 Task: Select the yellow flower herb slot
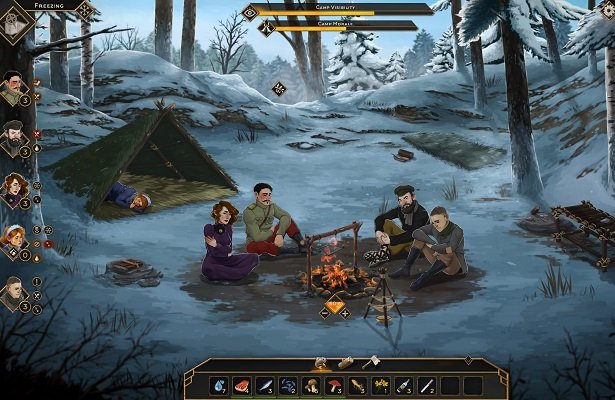pyautogui.click(x=380, y=385)
